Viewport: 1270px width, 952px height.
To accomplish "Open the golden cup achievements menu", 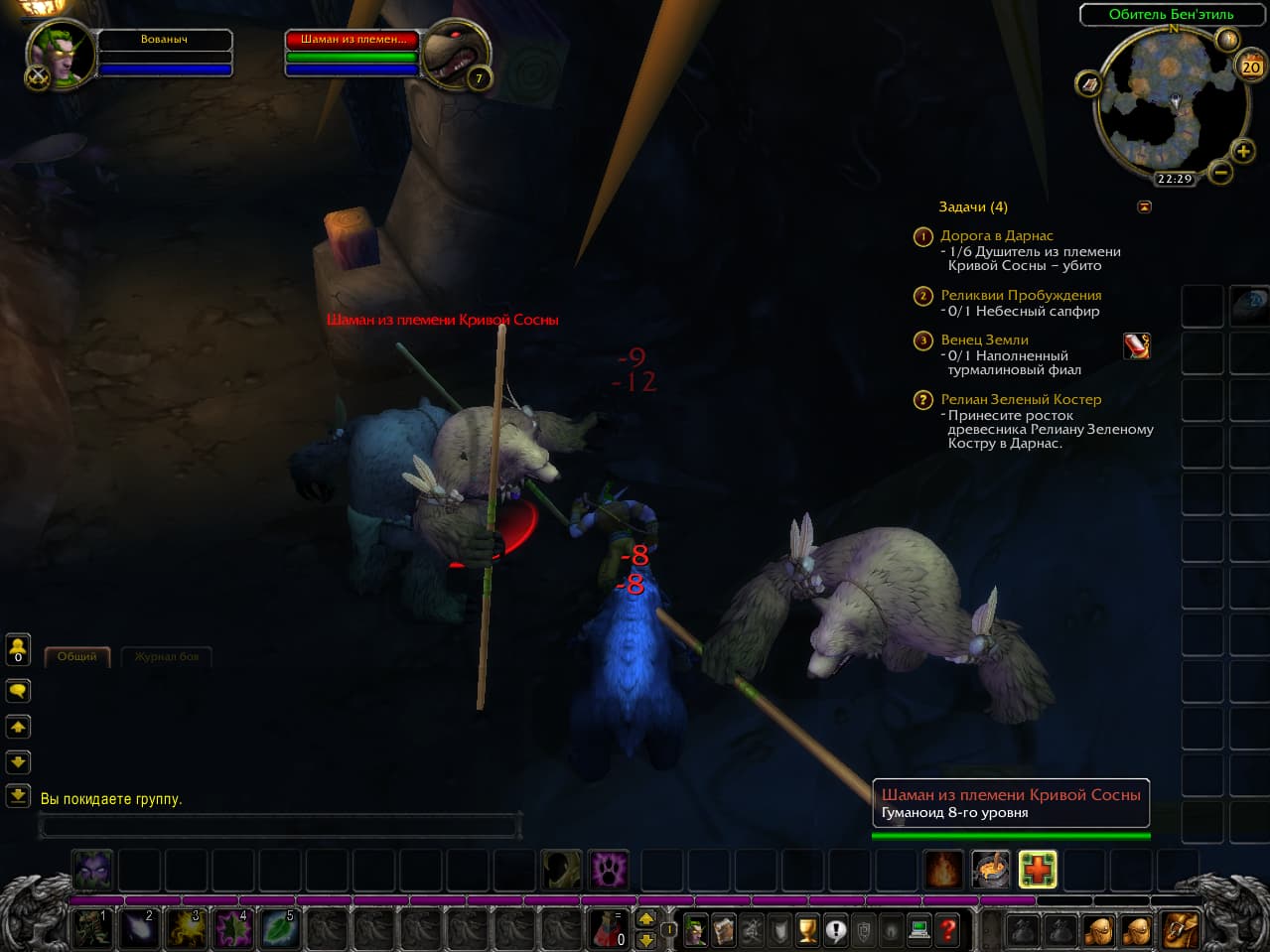I will tap(807, 930).
